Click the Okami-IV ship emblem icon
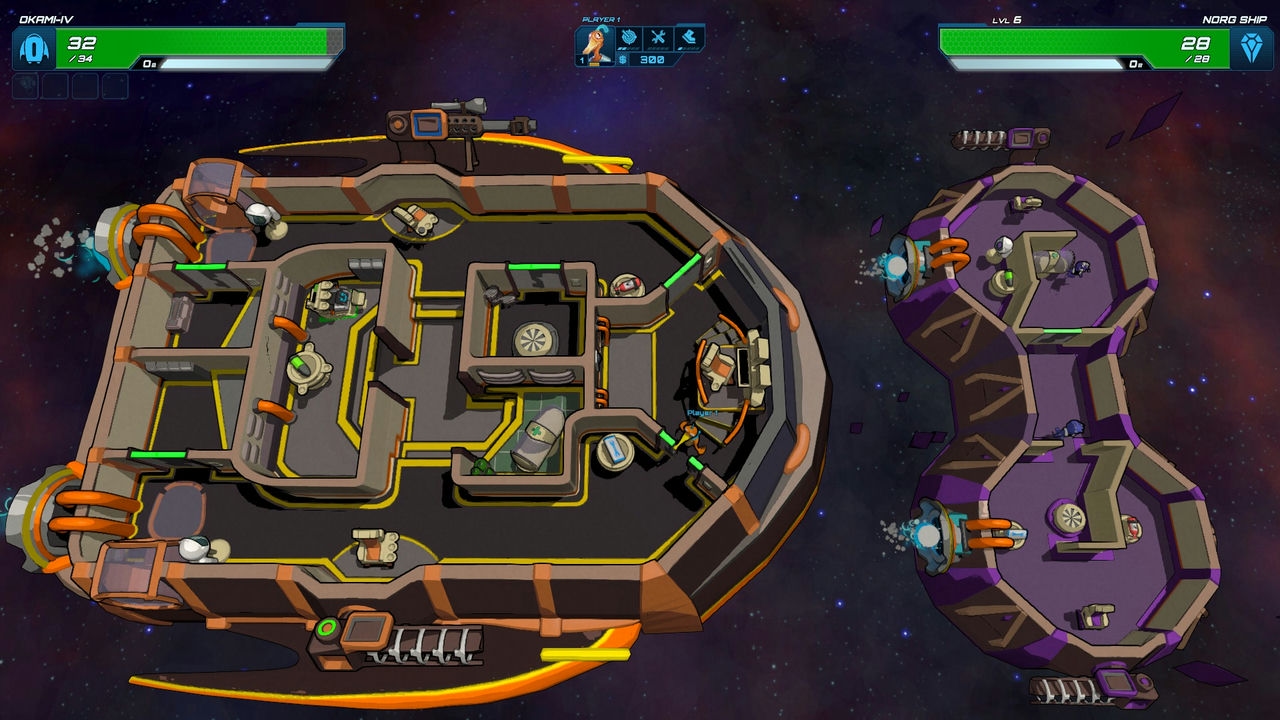Image resolution: width=1280 pixels, height=720 pixels. [x=34, y=48]
